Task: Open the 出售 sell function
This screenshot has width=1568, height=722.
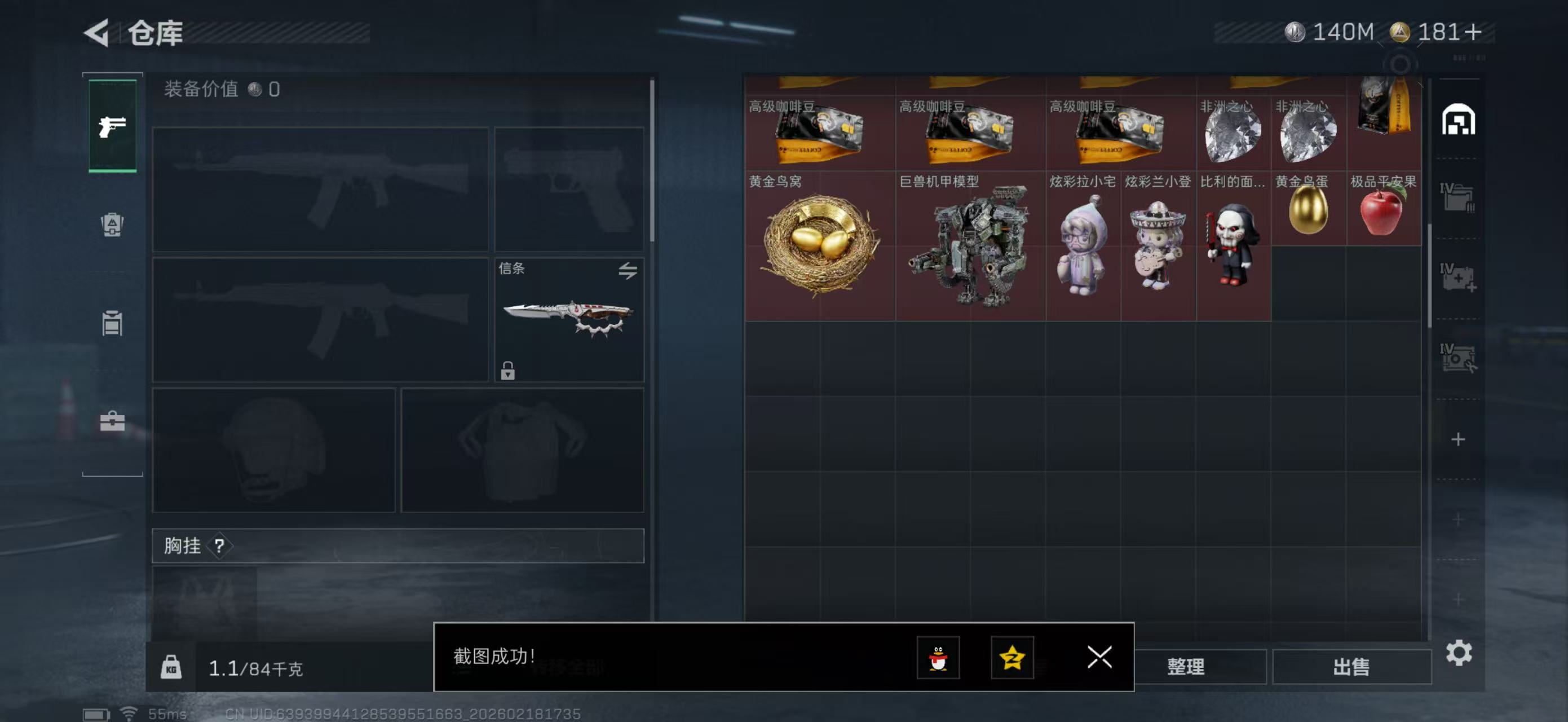Action: [x=1351, y=667]
